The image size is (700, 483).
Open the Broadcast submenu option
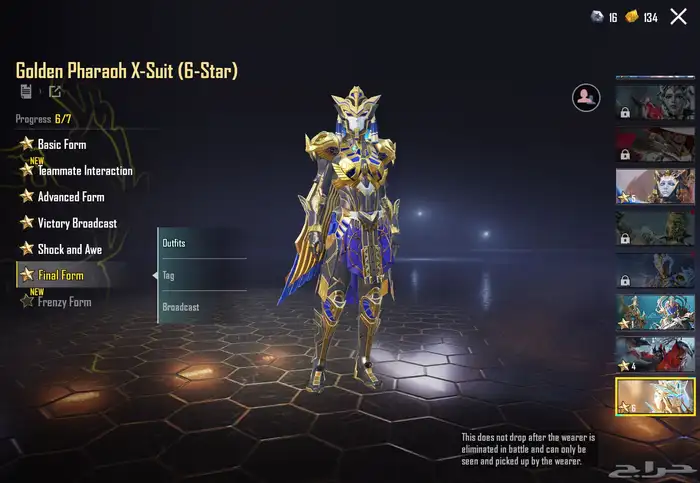pos(200,307)
